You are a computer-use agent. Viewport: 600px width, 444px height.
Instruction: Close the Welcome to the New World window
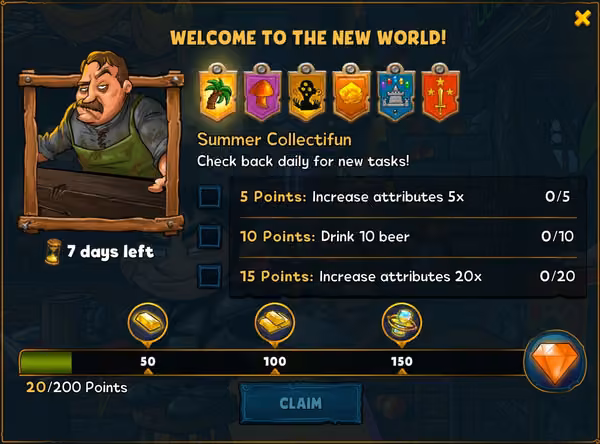pyautogui.click(x=582, y=18)
